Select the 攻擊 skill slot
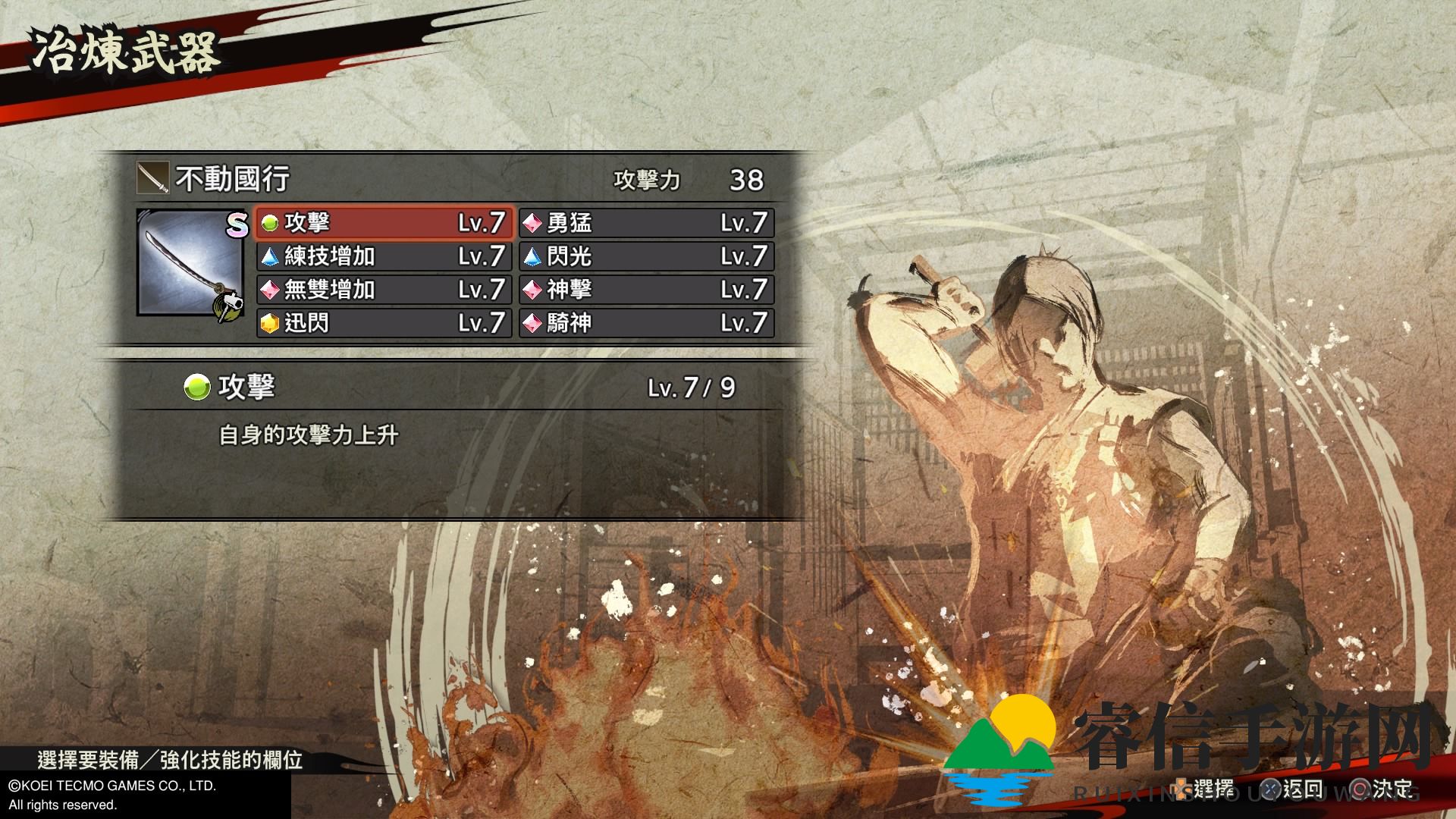Viewport: 1456px width, 819px height. pyautogui.click(x=384, y=223)
